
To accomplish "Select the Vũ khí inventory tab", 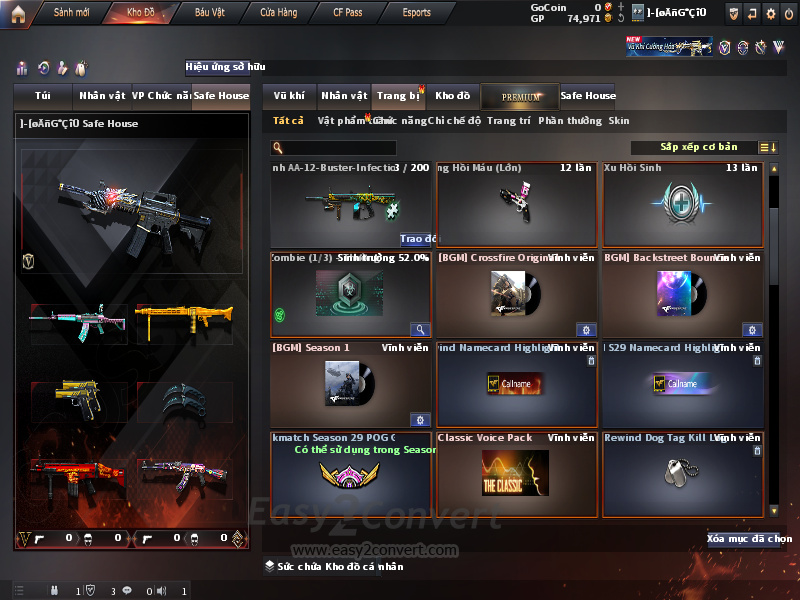I will tap(289, 96).
